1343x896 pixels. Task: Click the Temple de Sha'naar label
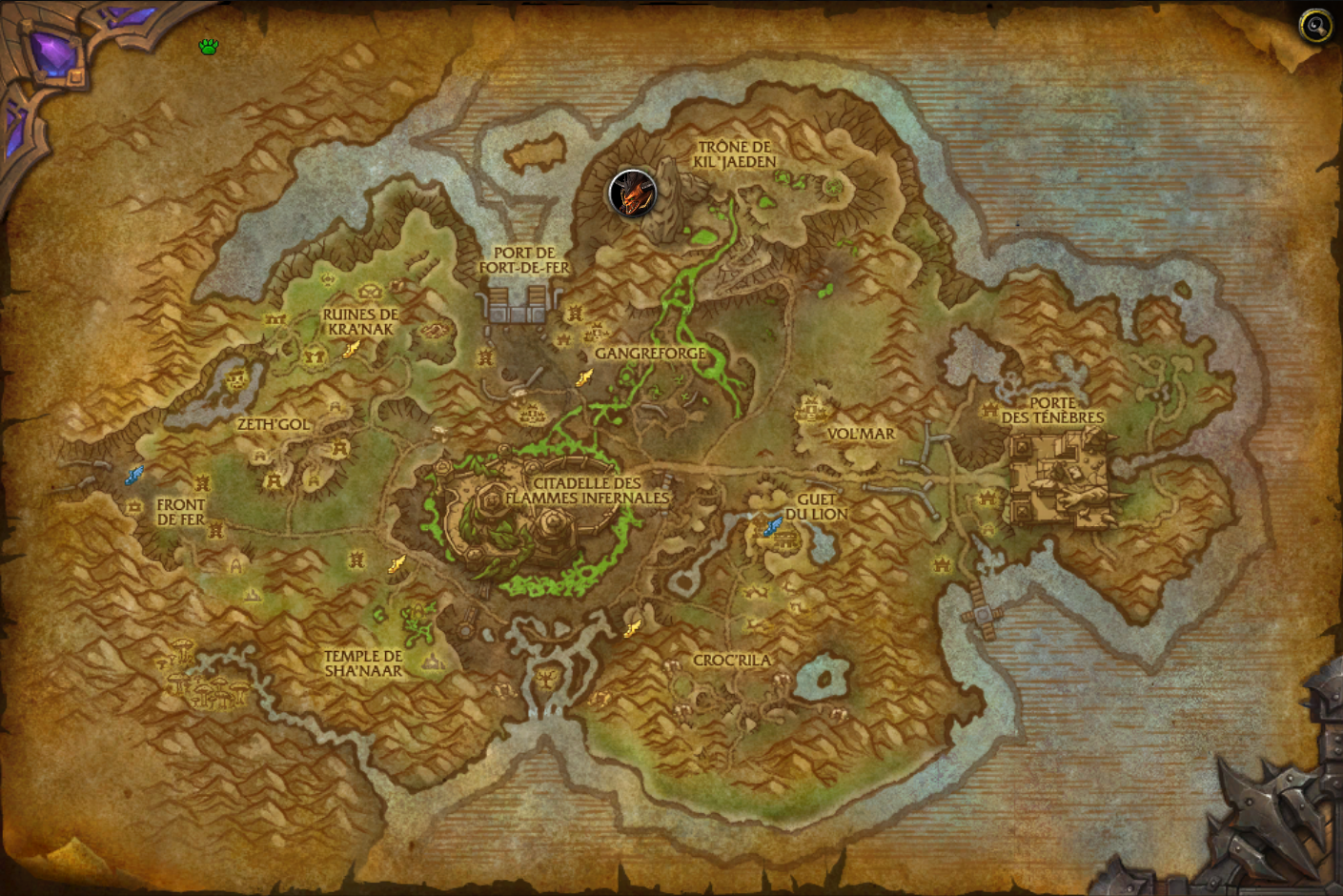[x=364, y=662]
